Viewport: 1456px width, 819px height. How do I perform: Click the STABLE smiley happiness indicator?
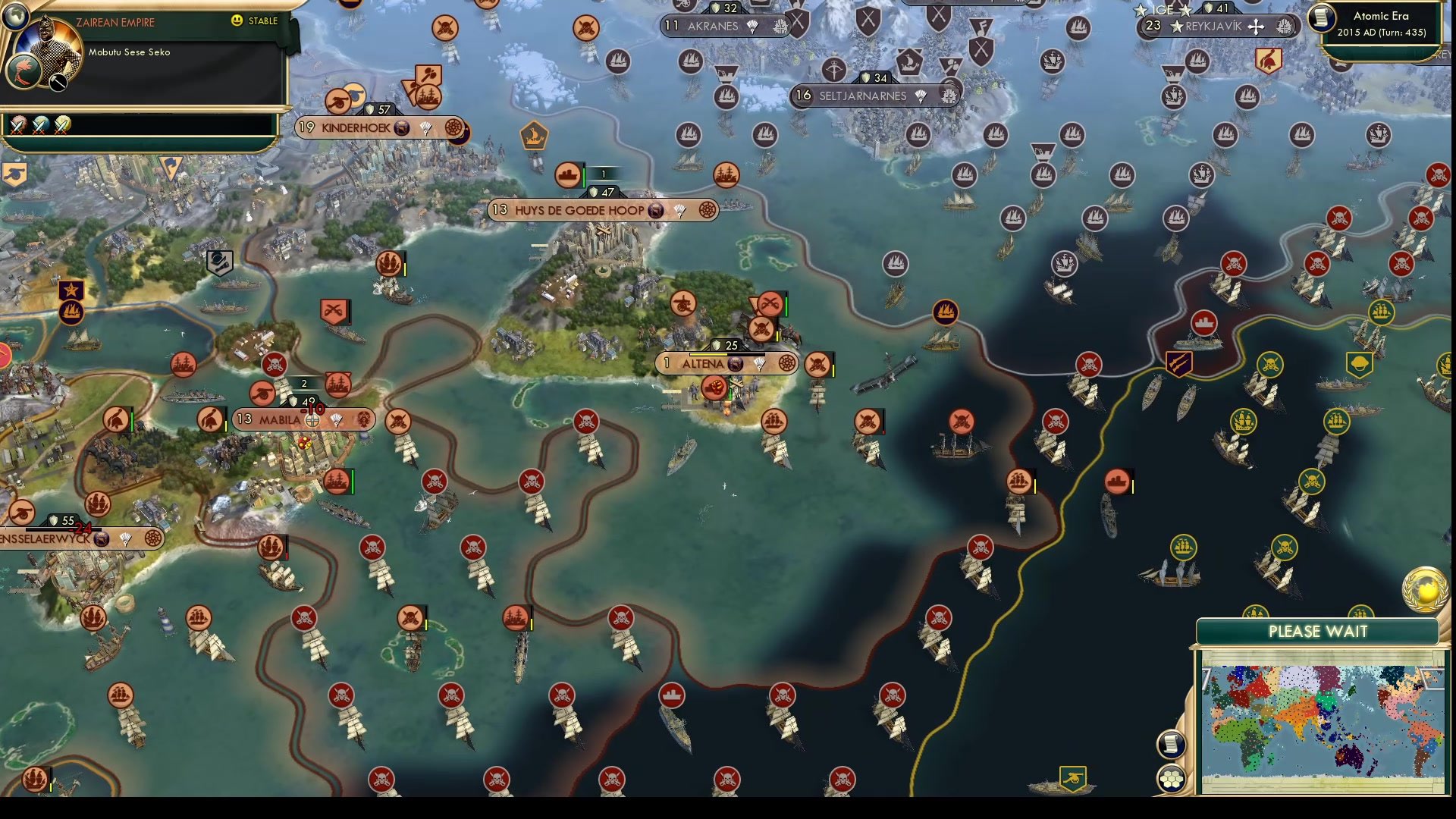(237, 20)
